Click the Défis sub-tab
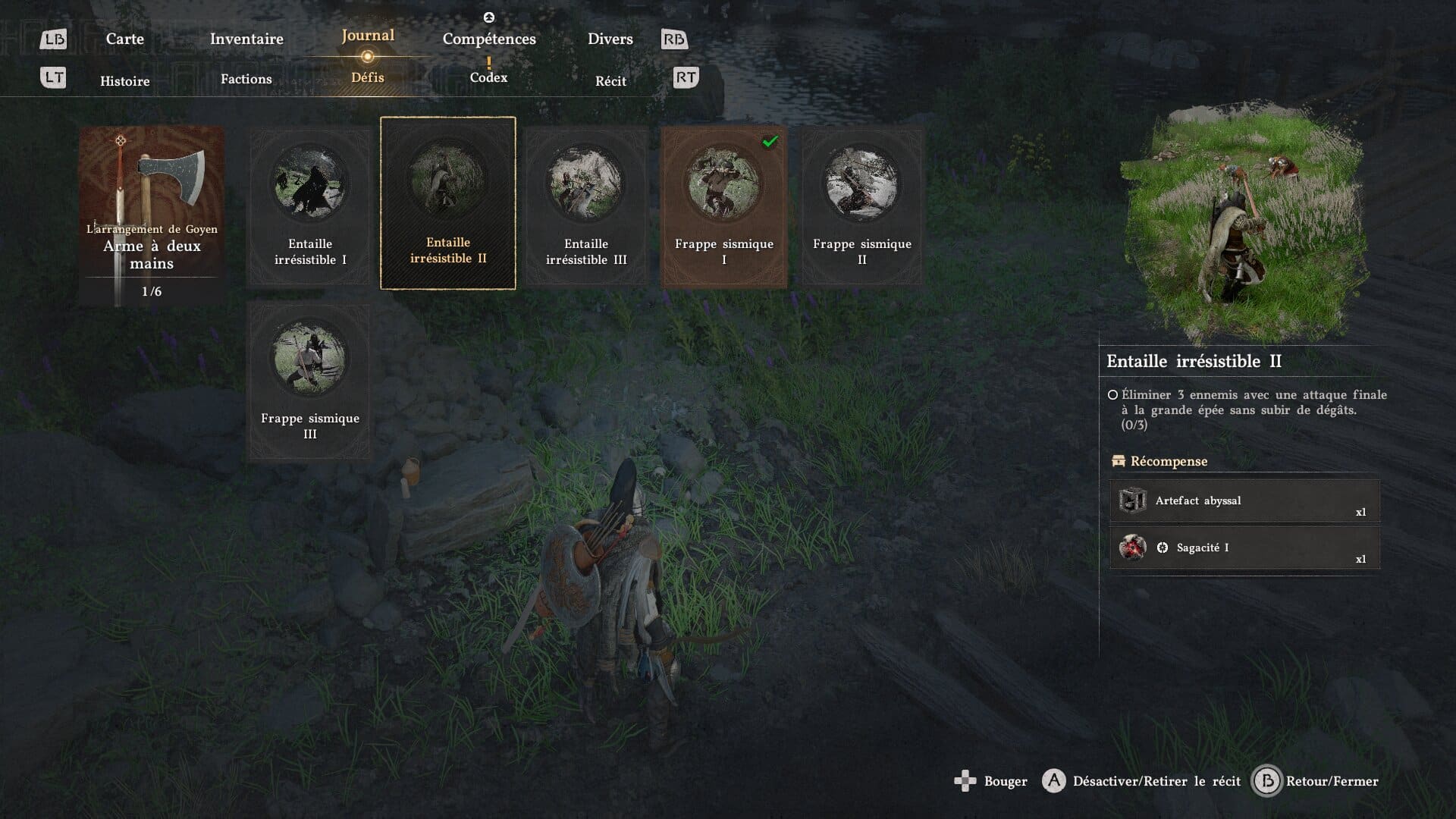The width and height of the screenshot is (1456, 819). 368,77
